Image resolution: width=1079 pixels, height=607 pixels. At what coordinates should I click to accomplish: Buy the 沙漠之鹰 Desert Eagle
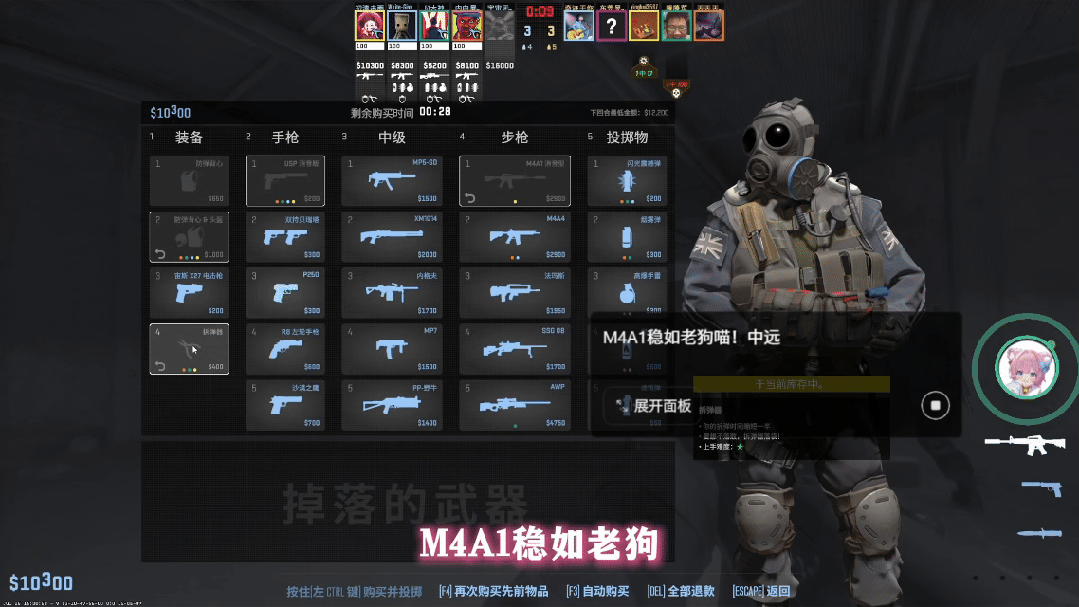click(x=285, y=405)
